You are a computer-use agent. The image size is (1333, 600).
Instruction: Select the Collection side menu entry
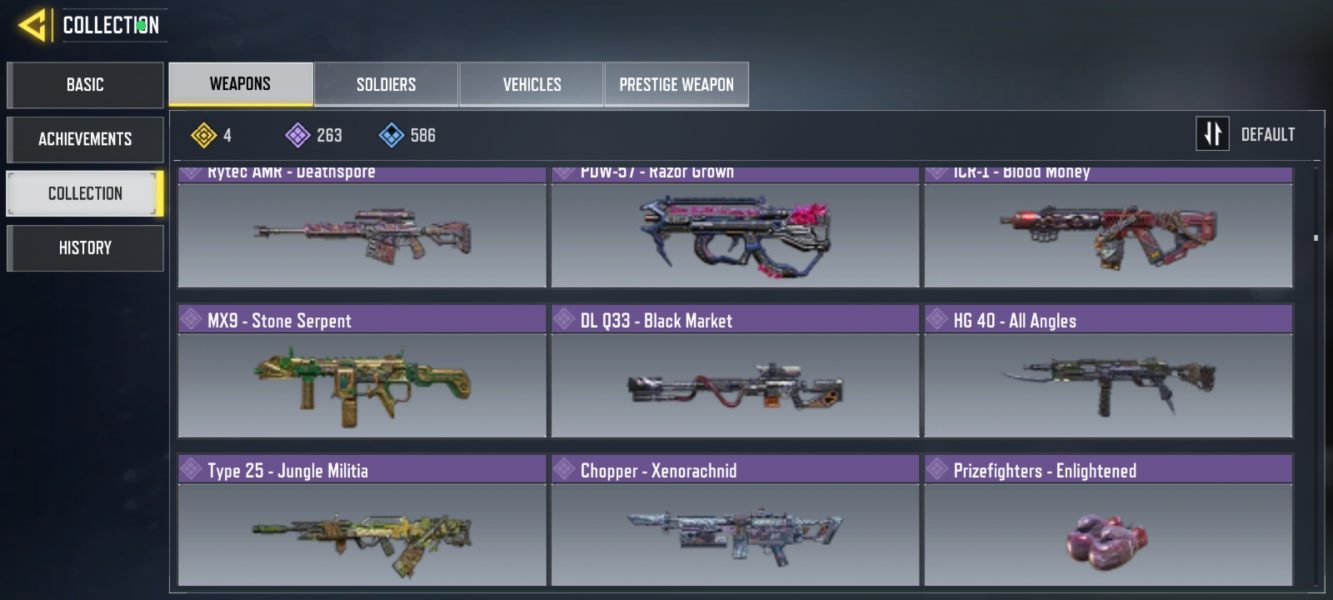tap(85, 193)
